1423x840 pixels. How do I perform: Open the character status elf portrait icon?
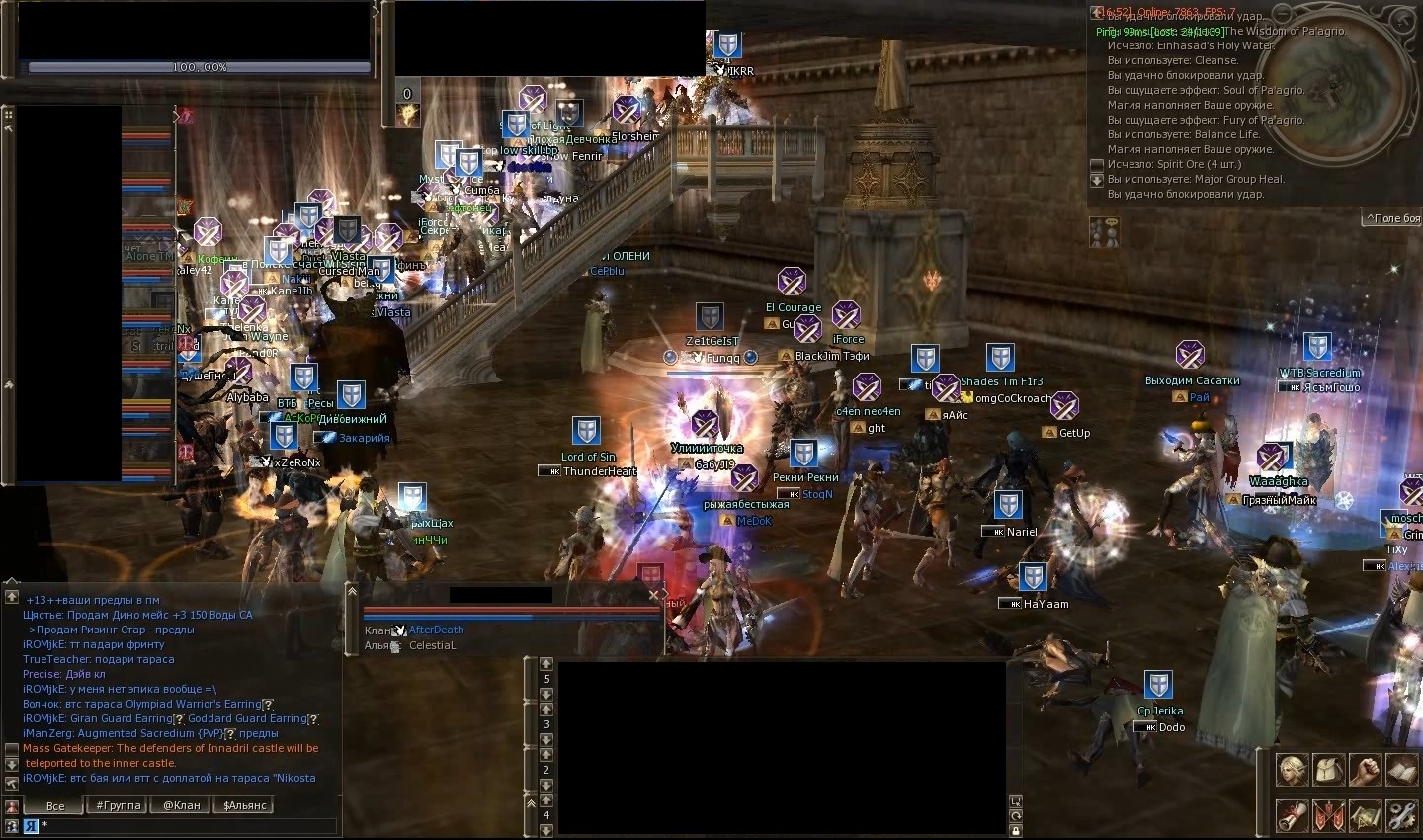pos(1291,769)
